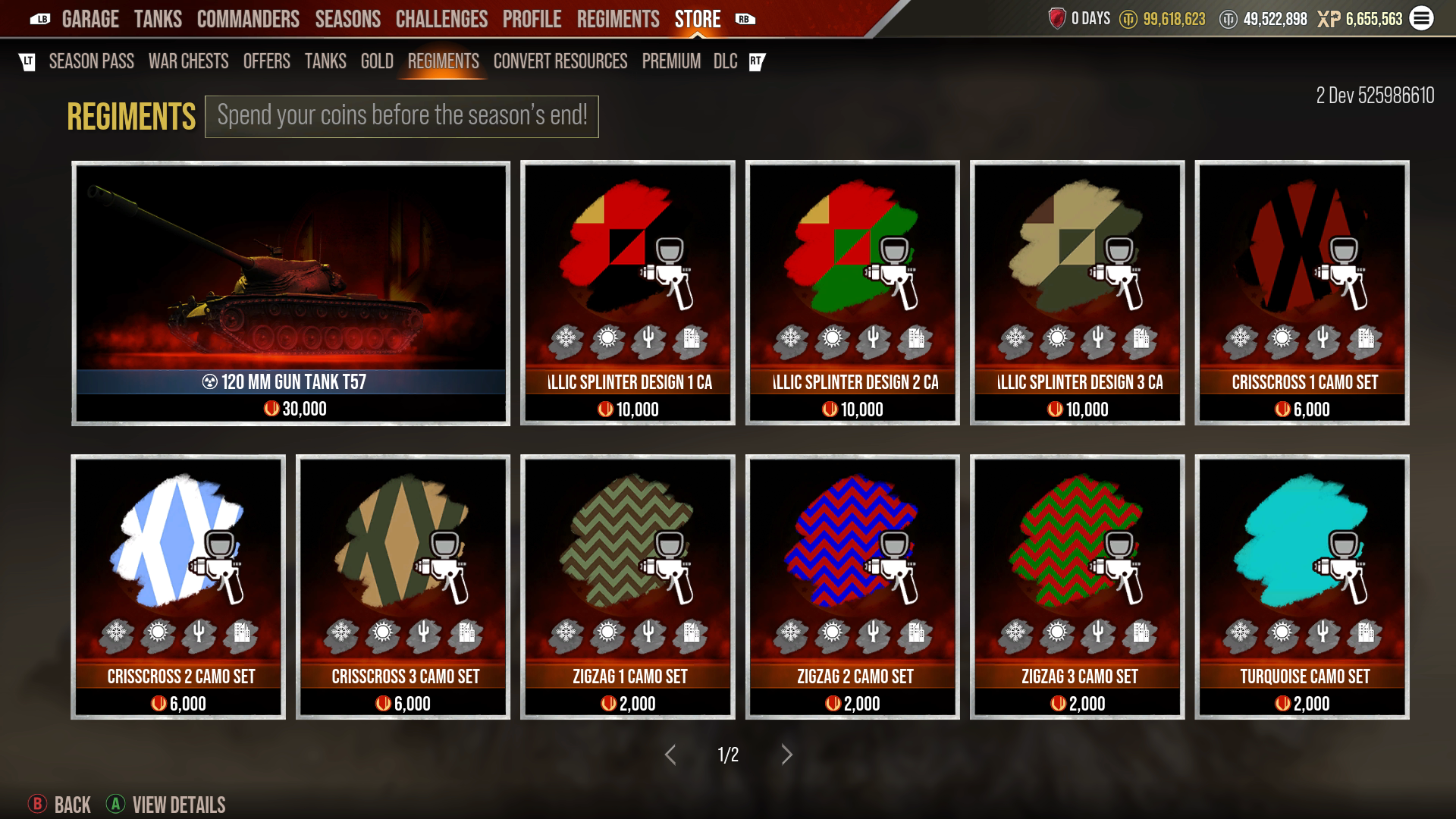Click the previous page arrow
1456x819 pixels.
pos(670,755)
